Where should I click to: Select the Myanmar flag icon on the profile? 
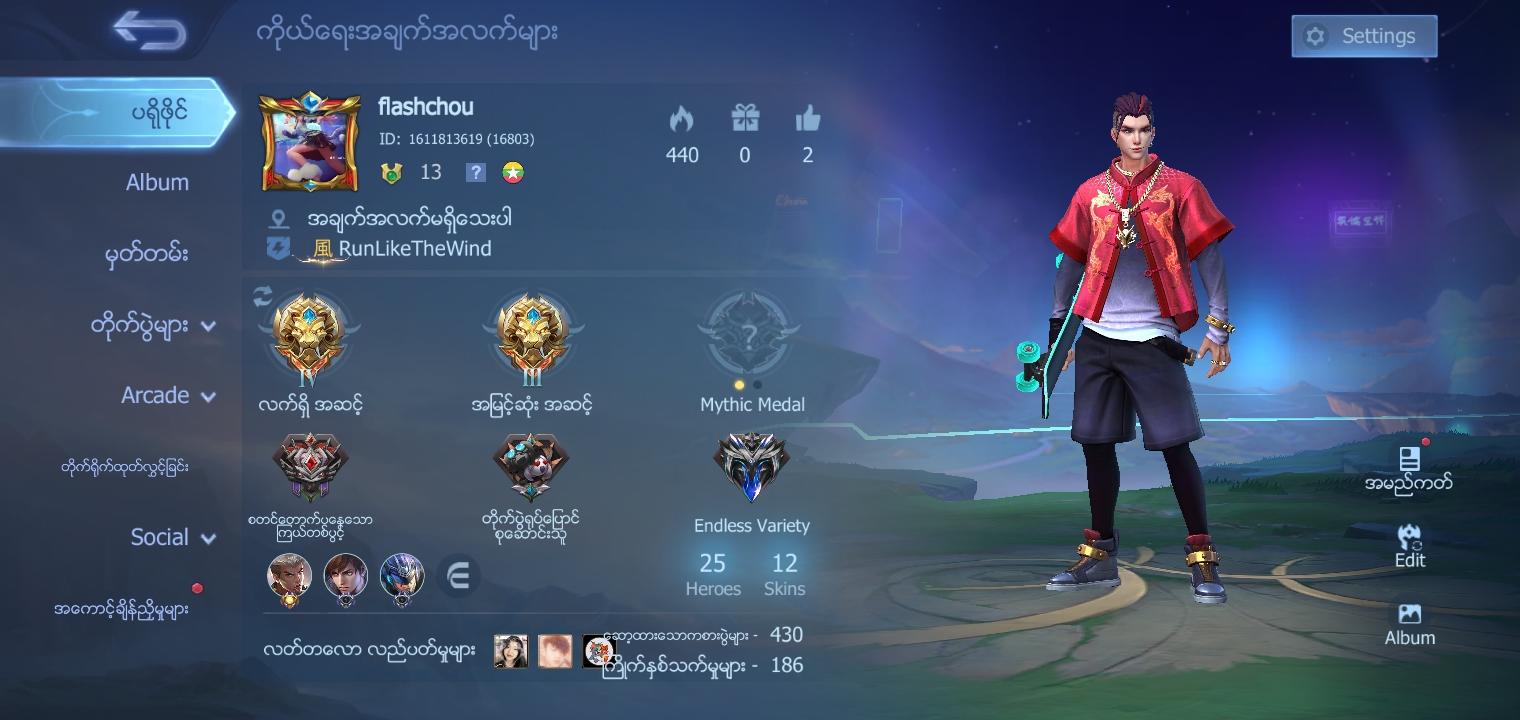click(514, 172)
